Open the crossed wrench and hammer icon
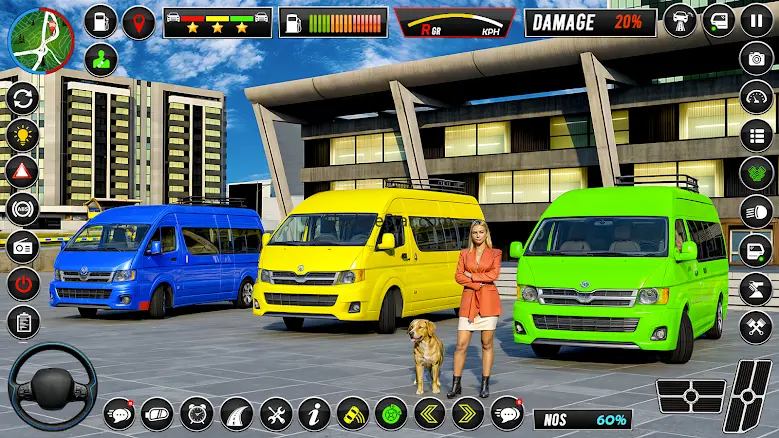 [x=757, y=326]
